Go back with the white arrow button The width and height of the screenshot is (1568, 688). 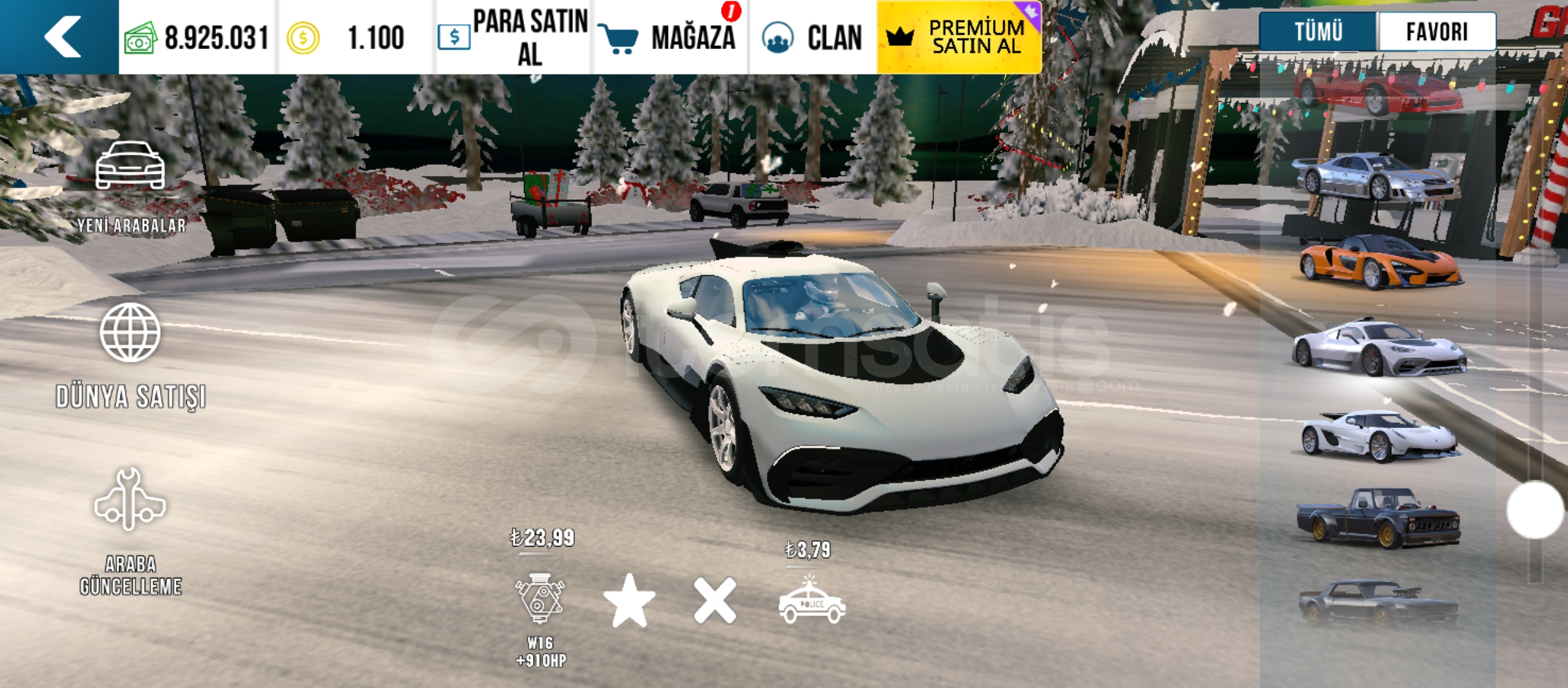pos(61,37)
